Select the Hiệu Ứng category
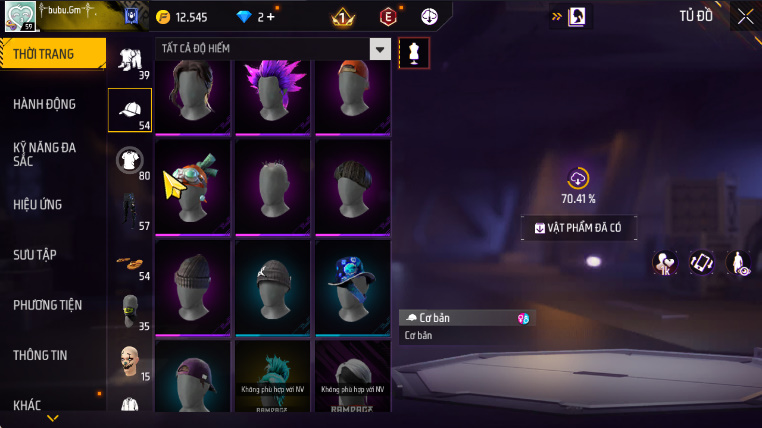 (38, 204)
